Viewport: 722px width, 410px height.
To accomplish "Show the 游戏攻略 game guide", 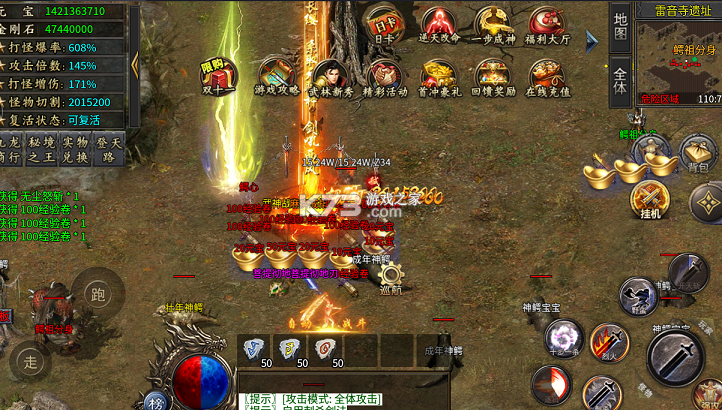I will (278, 76).
